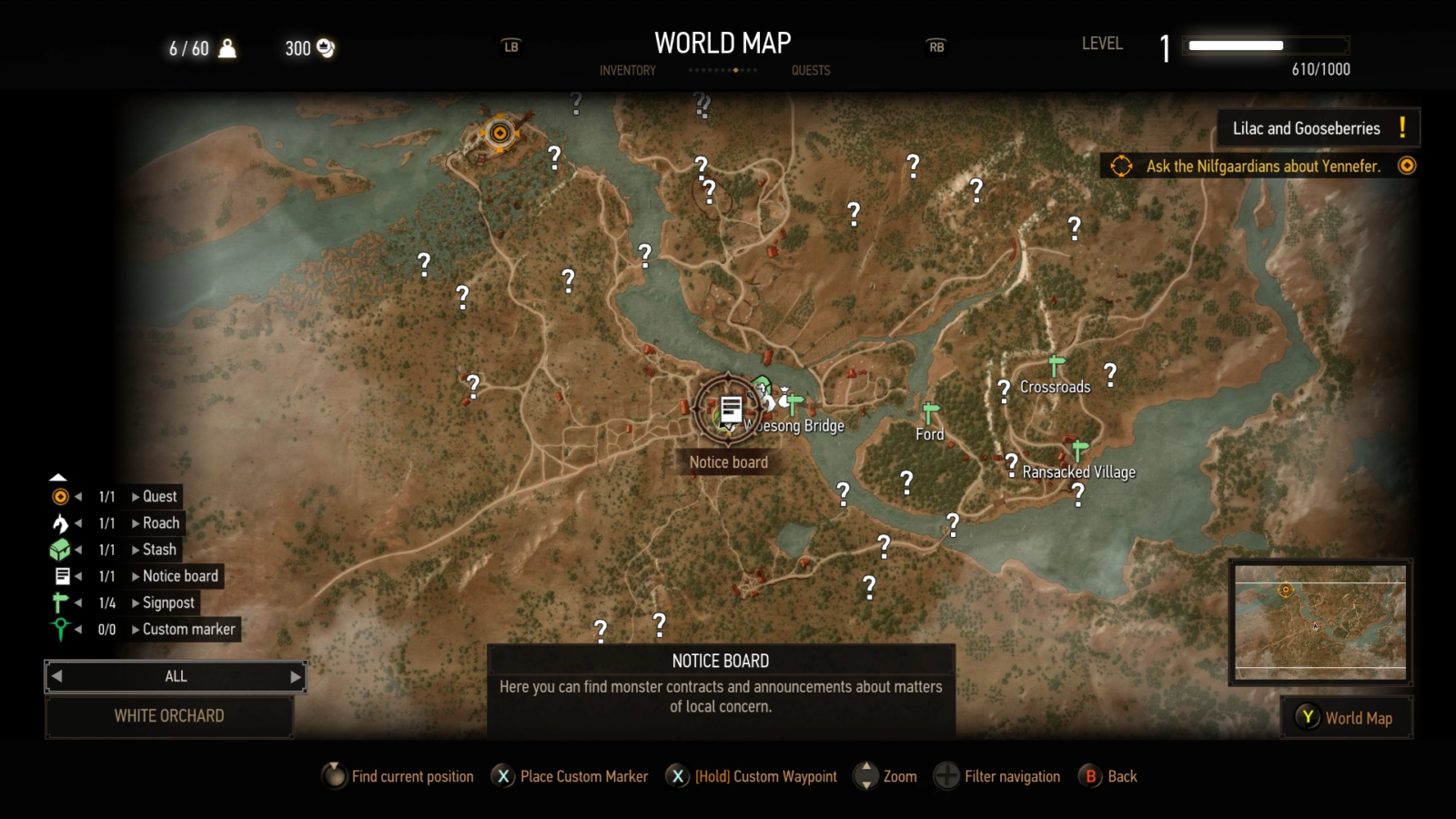Collapse the legend panel with the up arrow

[x=58, y=476]
